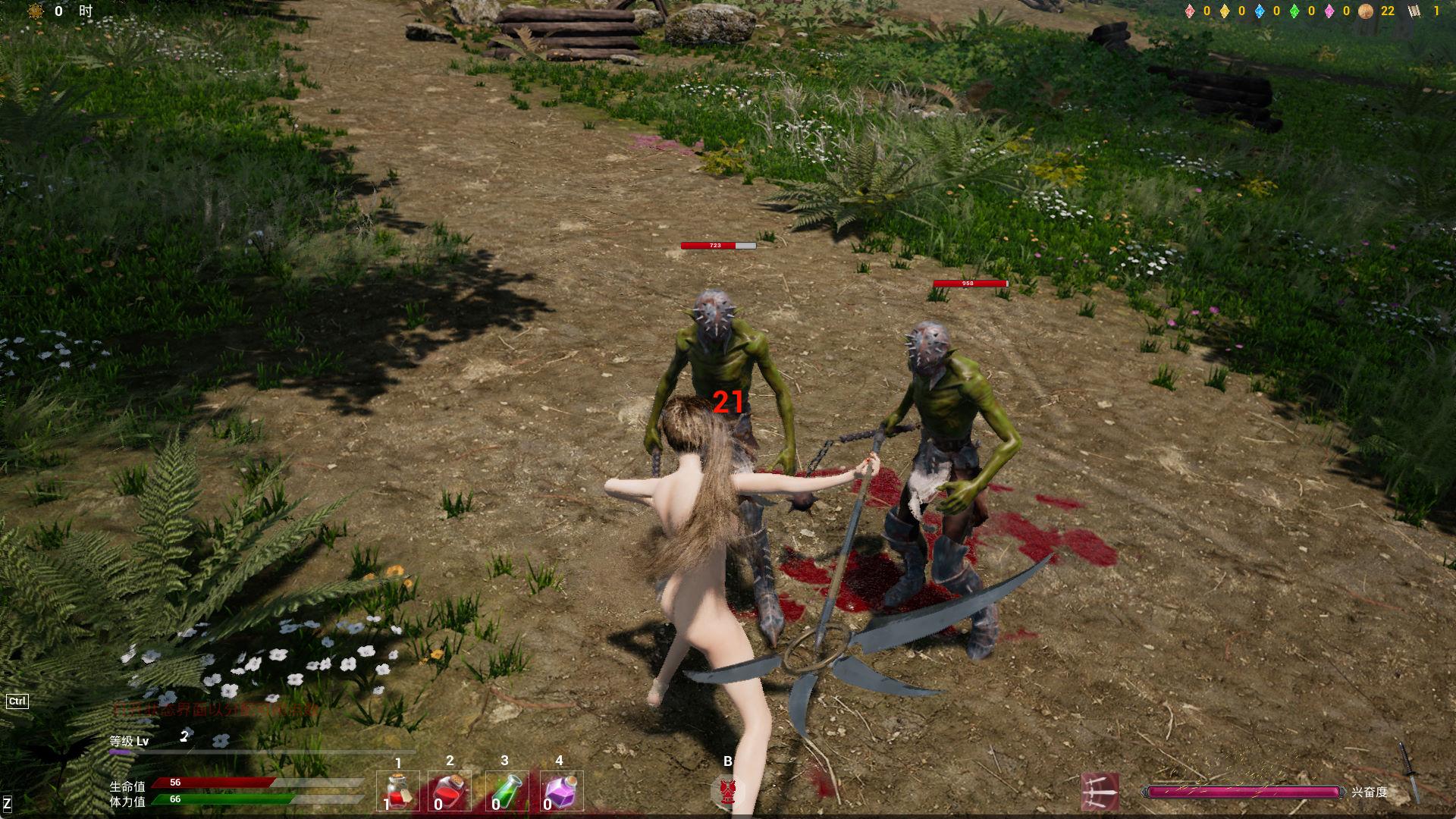This screenshot has height=819, width=1456.
Task: Click the copper coin currency icon
Action: (x=1366, y=11)
